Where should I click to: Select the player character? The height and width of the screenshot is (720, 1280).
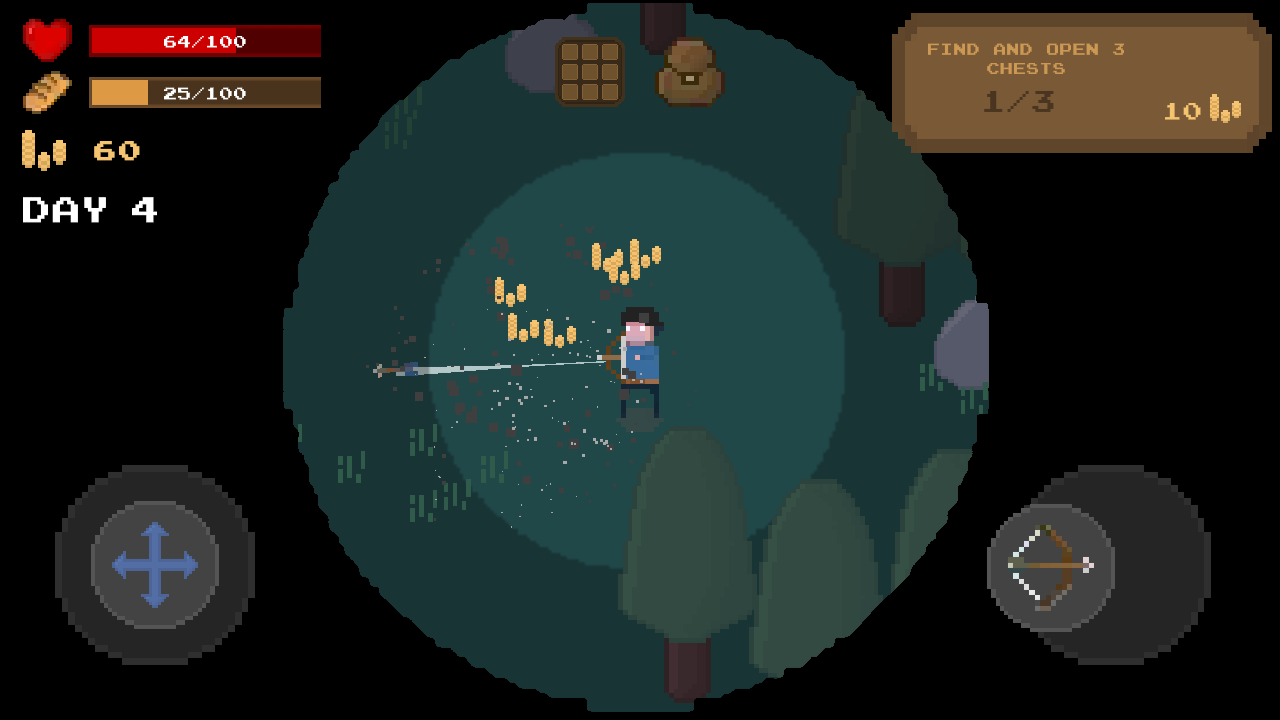tap(640, 360)
